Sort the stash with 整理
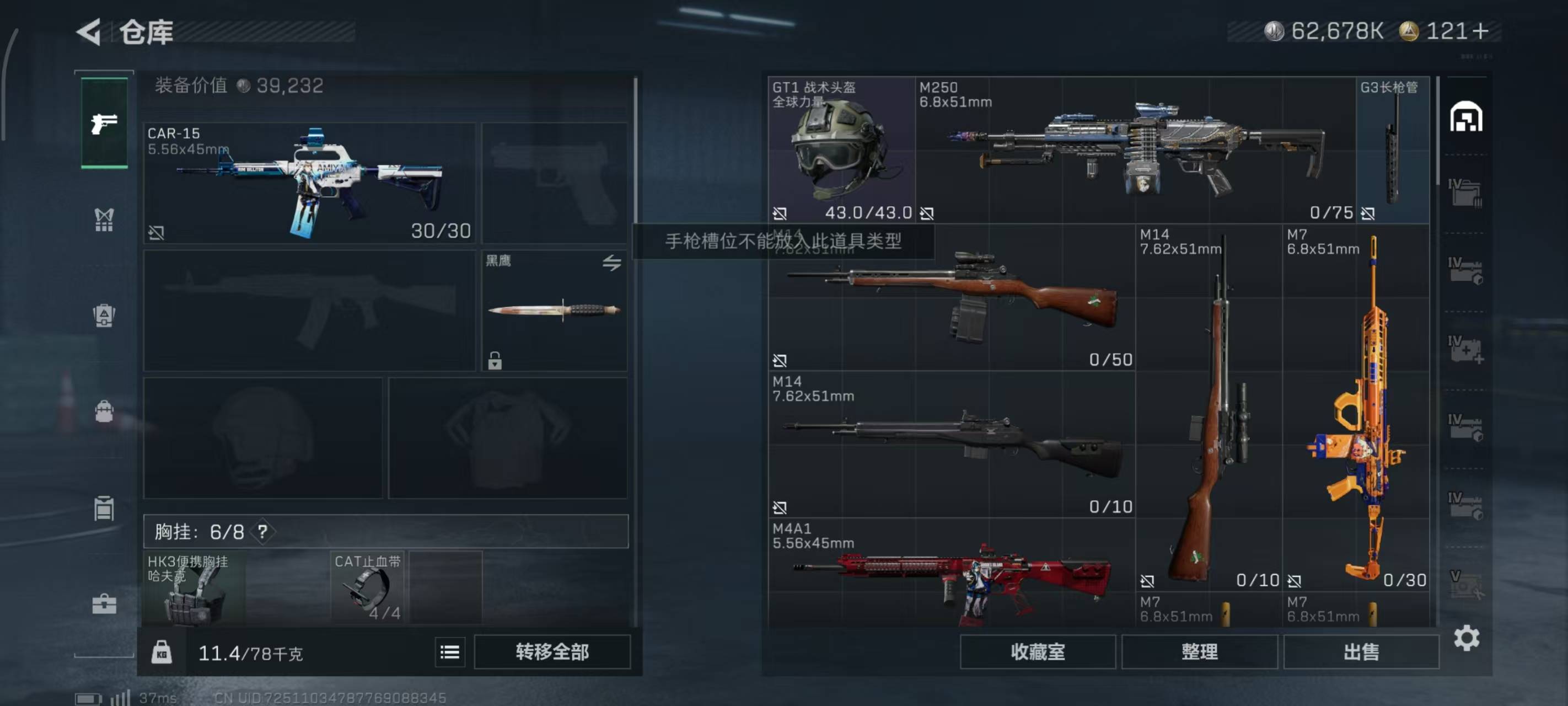1568x706 pixels. click(1199, 652)
